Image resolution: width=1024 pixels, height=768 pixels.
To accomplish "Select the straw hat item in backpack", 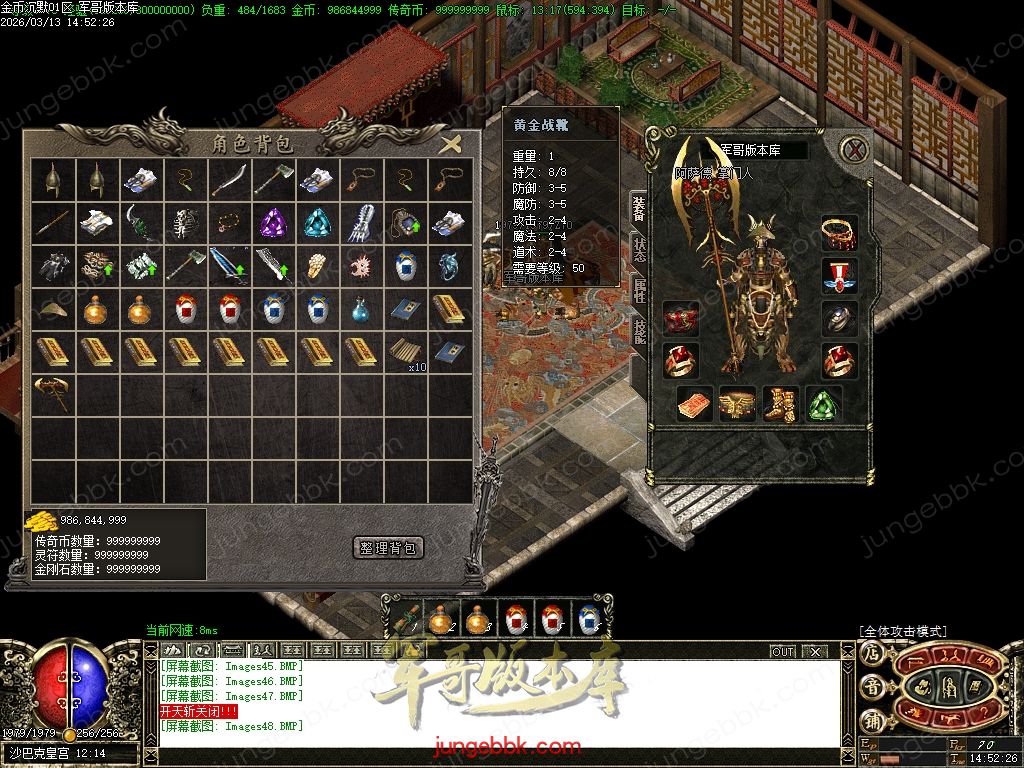I will pos(52,309).
